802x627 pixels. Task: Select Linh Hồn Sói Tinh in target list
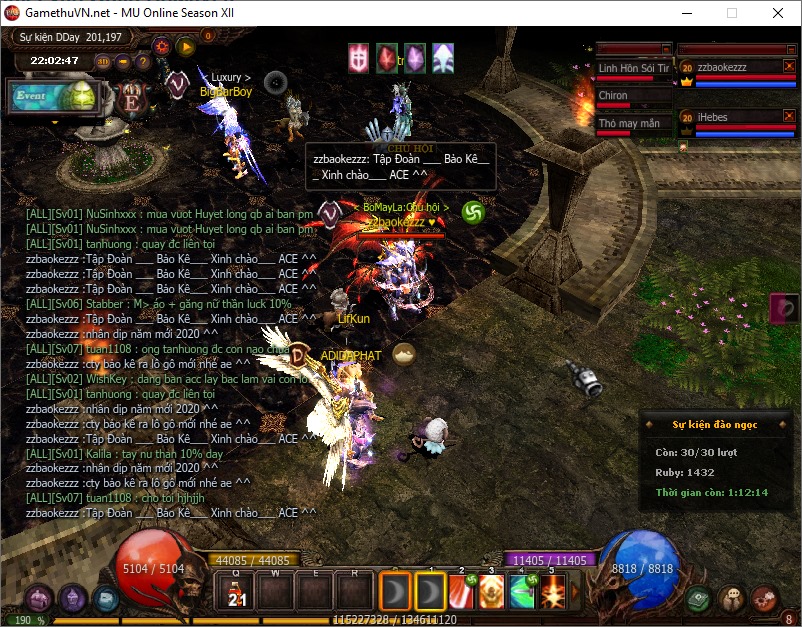click(633, 68)
